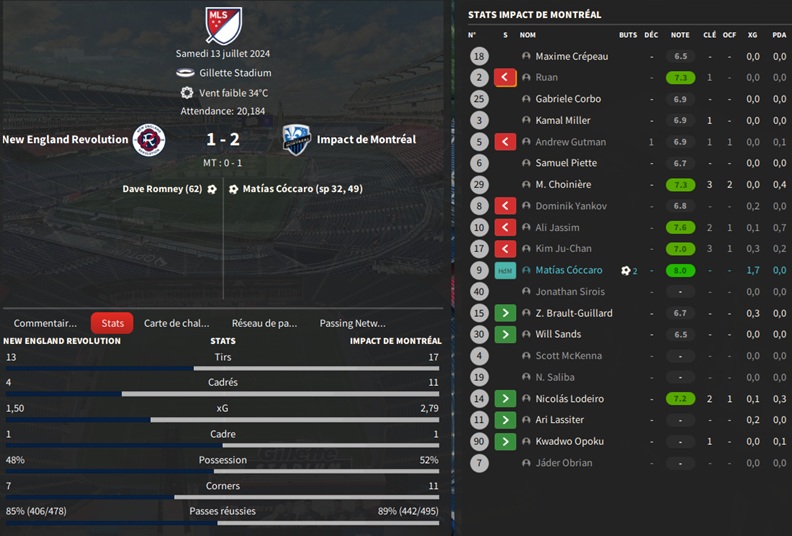
Task: Open Gabriele Corbo's profile
Action: coord(568,99)
